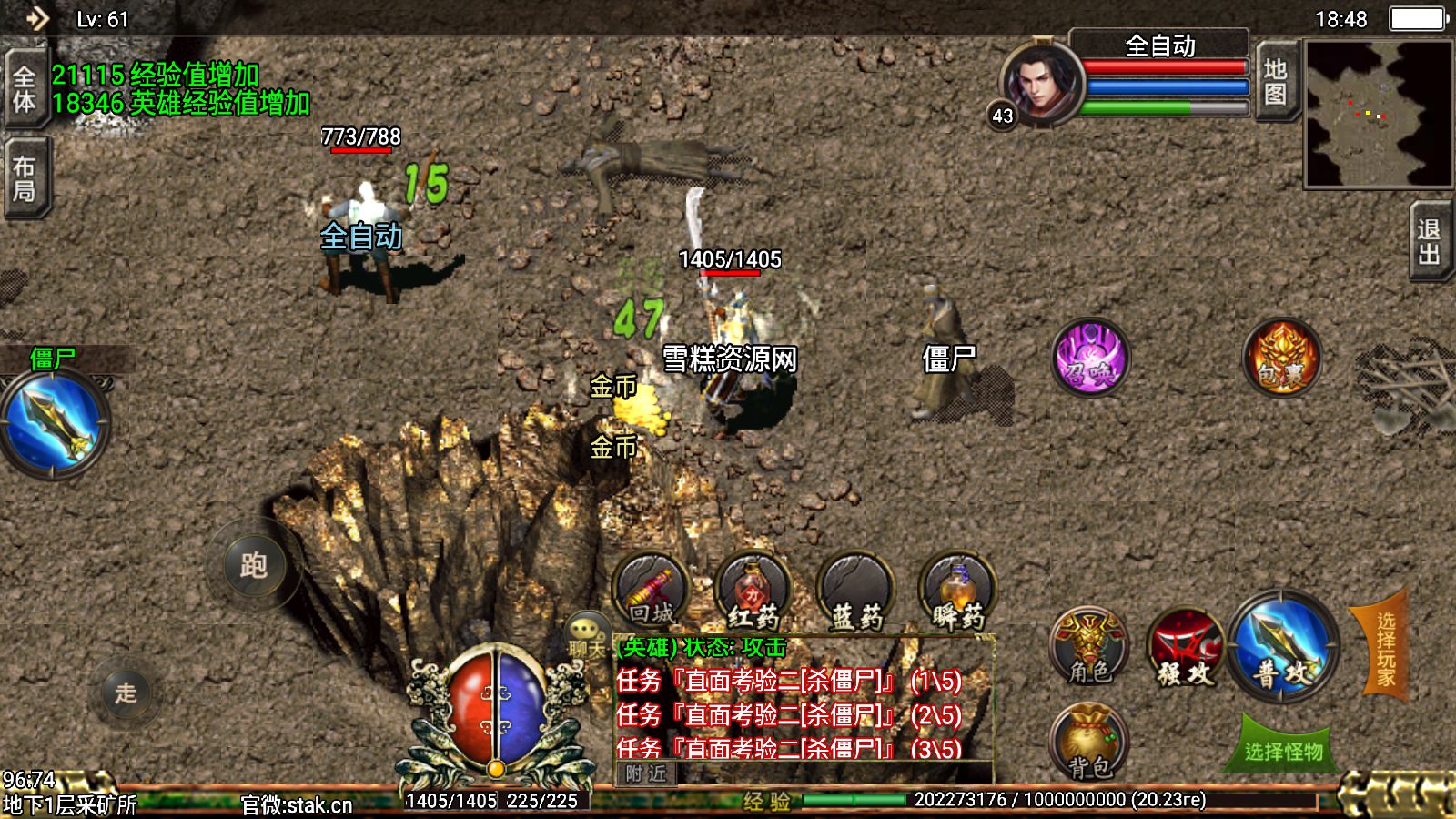Switch movement to 走 walk mode
The height and width of the screenshot is (819, 1456).
126,693
